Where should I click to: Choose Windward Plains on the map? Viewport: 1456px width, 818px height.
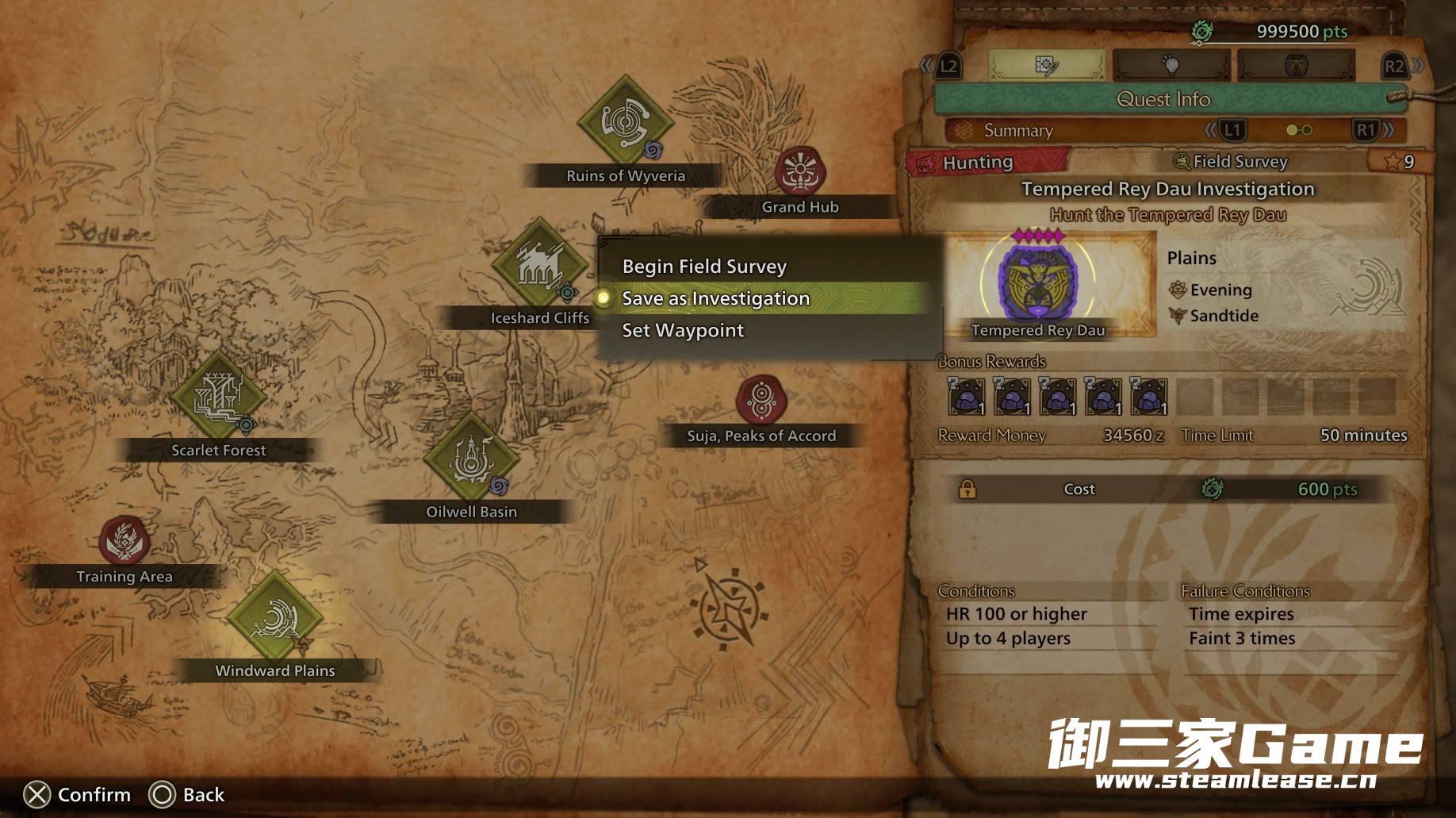(274, 617)
